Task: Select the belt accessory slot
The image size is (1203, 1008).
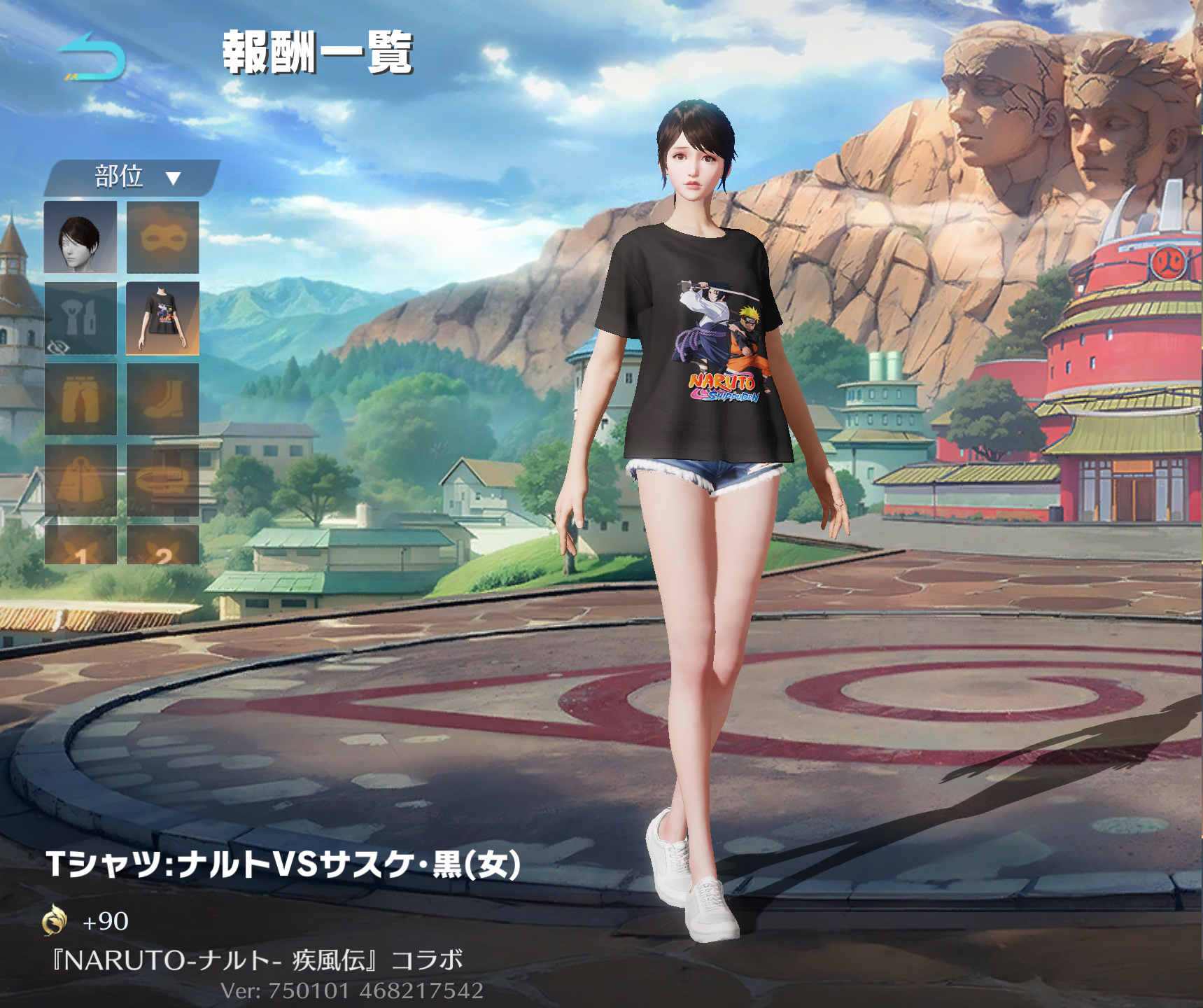Action: pos(162,481)
